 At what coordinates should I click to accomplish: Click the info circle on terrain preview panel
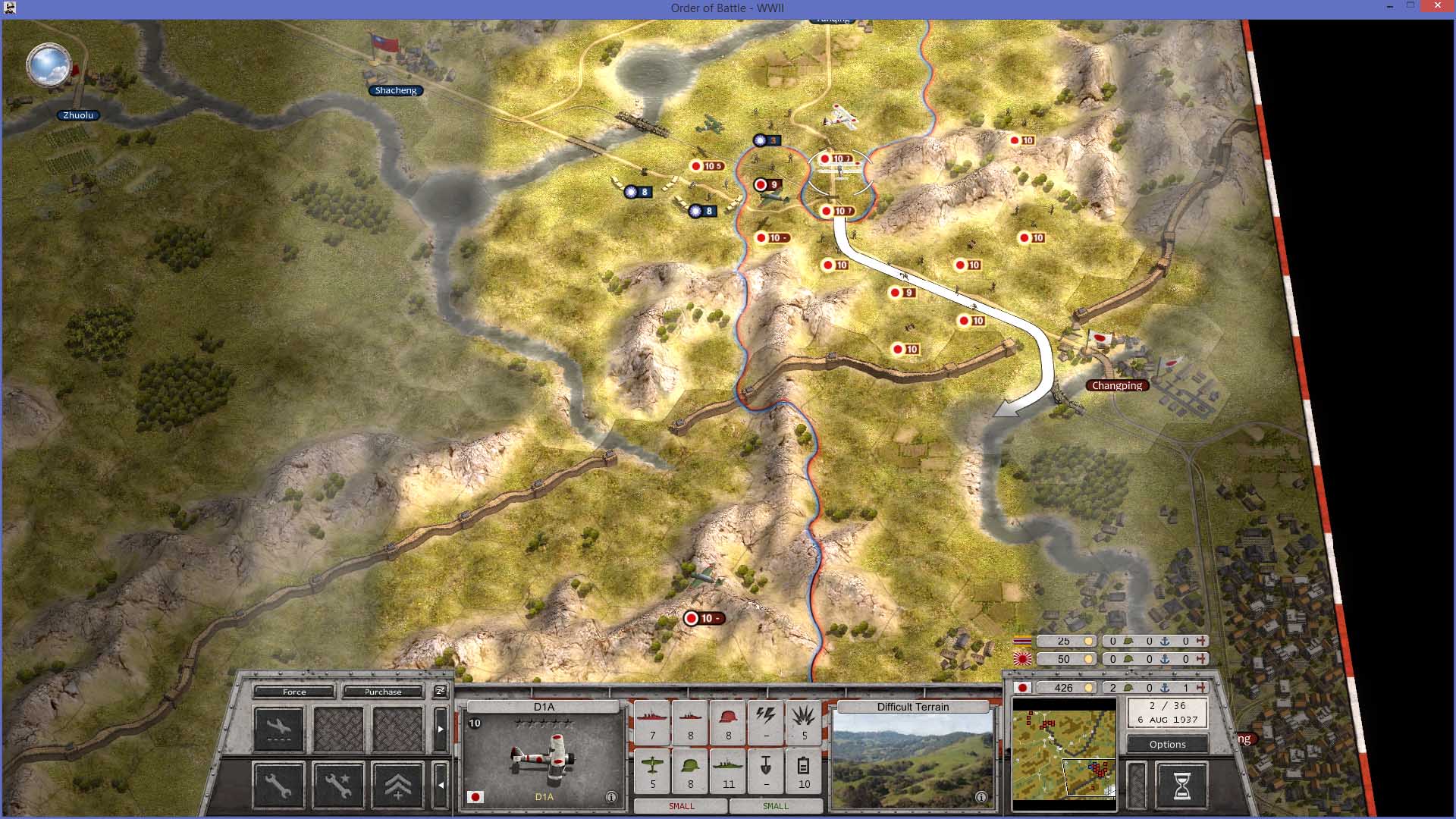coord(981,796)
